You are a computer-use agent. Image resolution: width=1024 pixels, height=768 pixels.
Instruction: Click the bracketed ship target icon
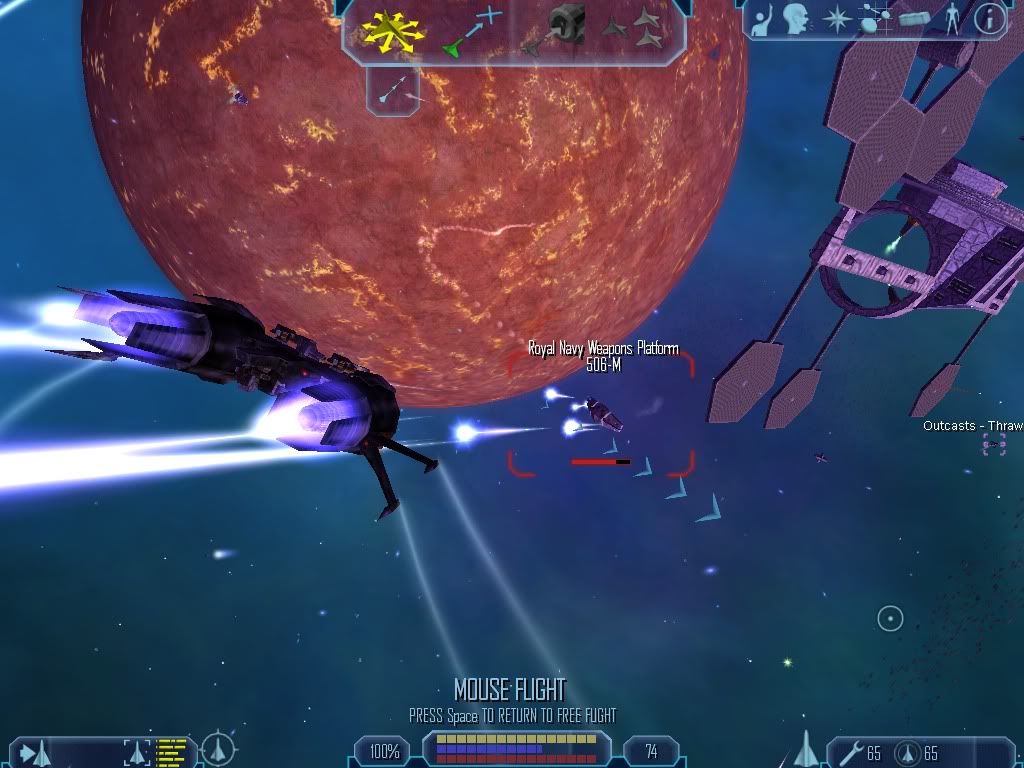[x=137, y=751]
